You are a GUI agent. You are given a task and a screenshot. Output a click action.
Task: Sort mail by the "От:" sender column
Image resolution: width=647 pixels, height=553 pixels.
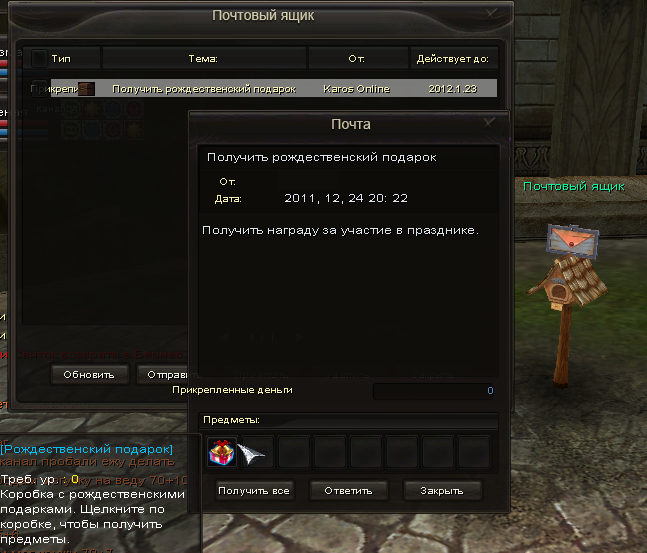pyautogui.click(x=356, y=58)
